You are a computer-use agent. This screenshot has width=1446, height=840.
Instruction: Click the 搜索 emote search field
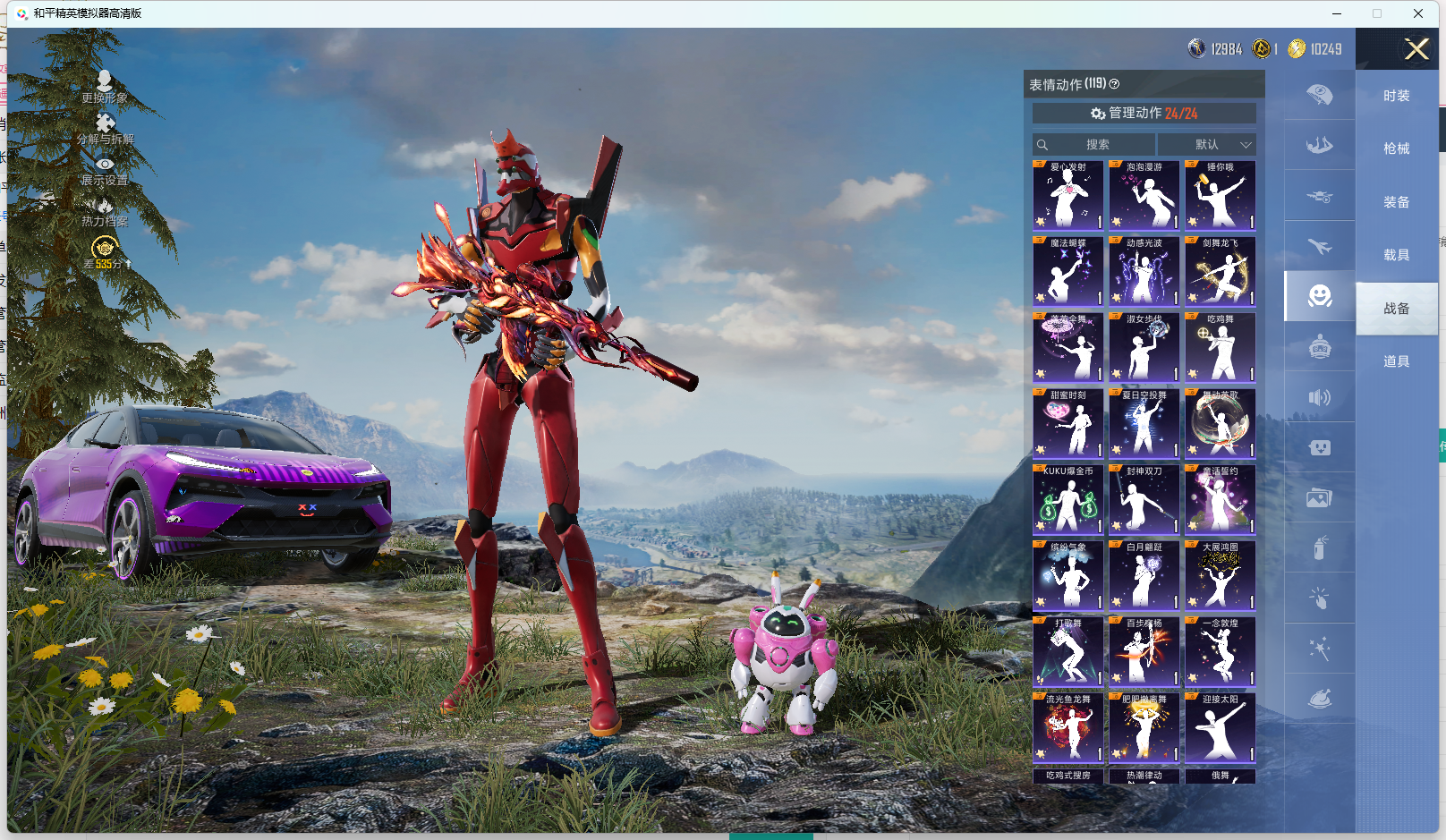pyautogui.click(x=1093, y=144)
